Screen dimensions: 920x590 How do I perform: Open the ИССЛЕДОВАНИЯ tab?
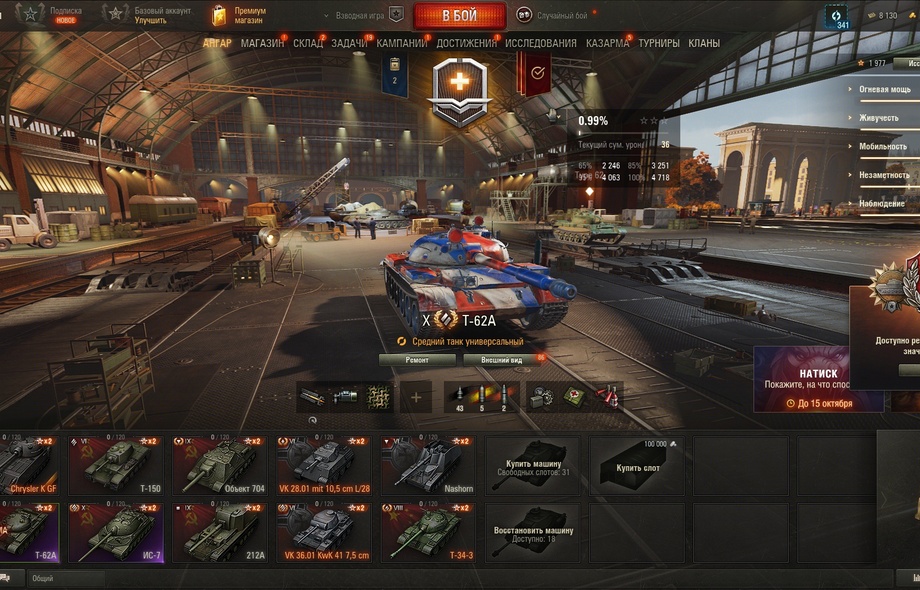(540, 43)
